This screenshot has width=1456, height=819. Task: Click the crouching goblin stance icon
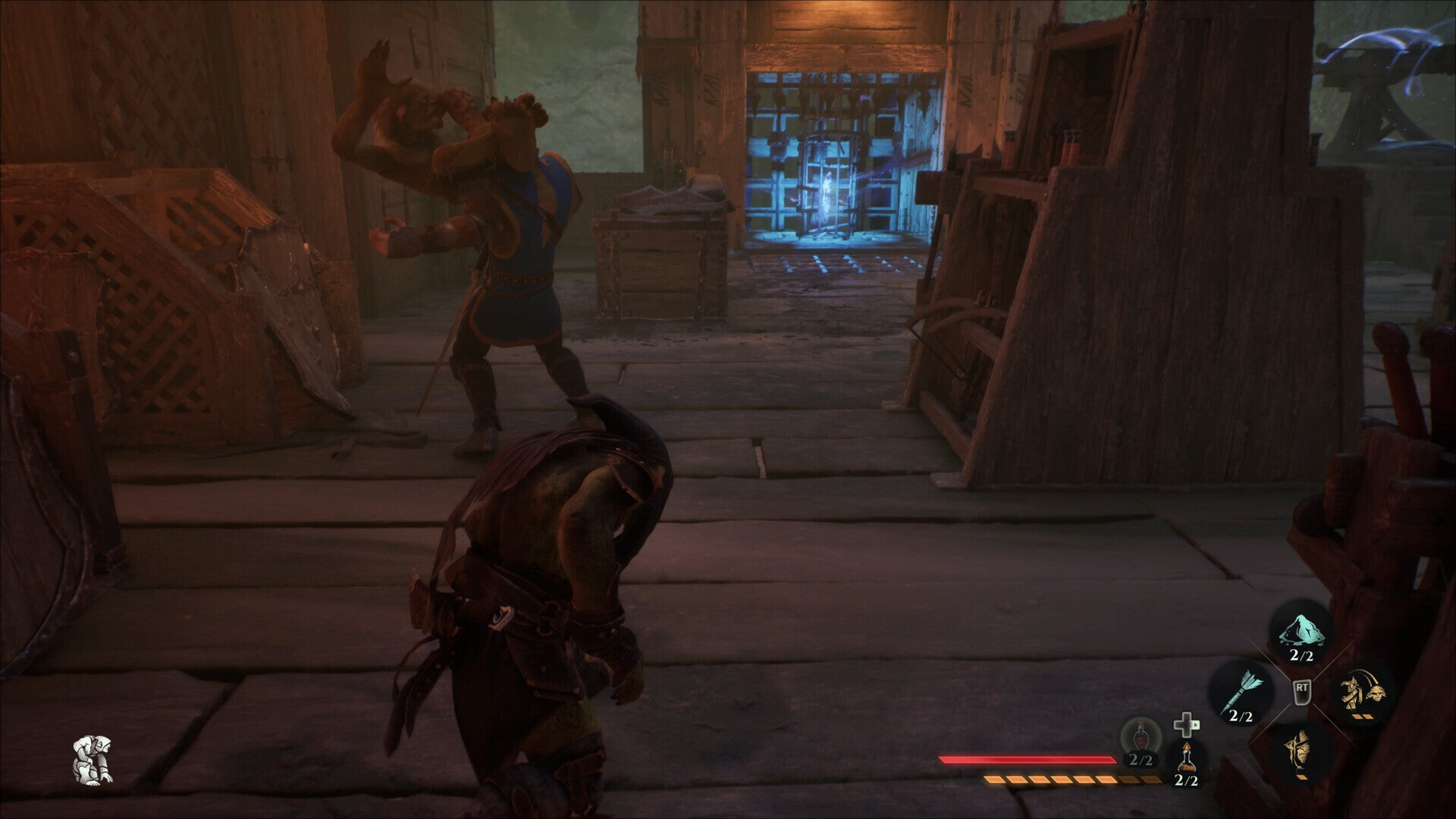pyautogui.click(x=93, y=759)
